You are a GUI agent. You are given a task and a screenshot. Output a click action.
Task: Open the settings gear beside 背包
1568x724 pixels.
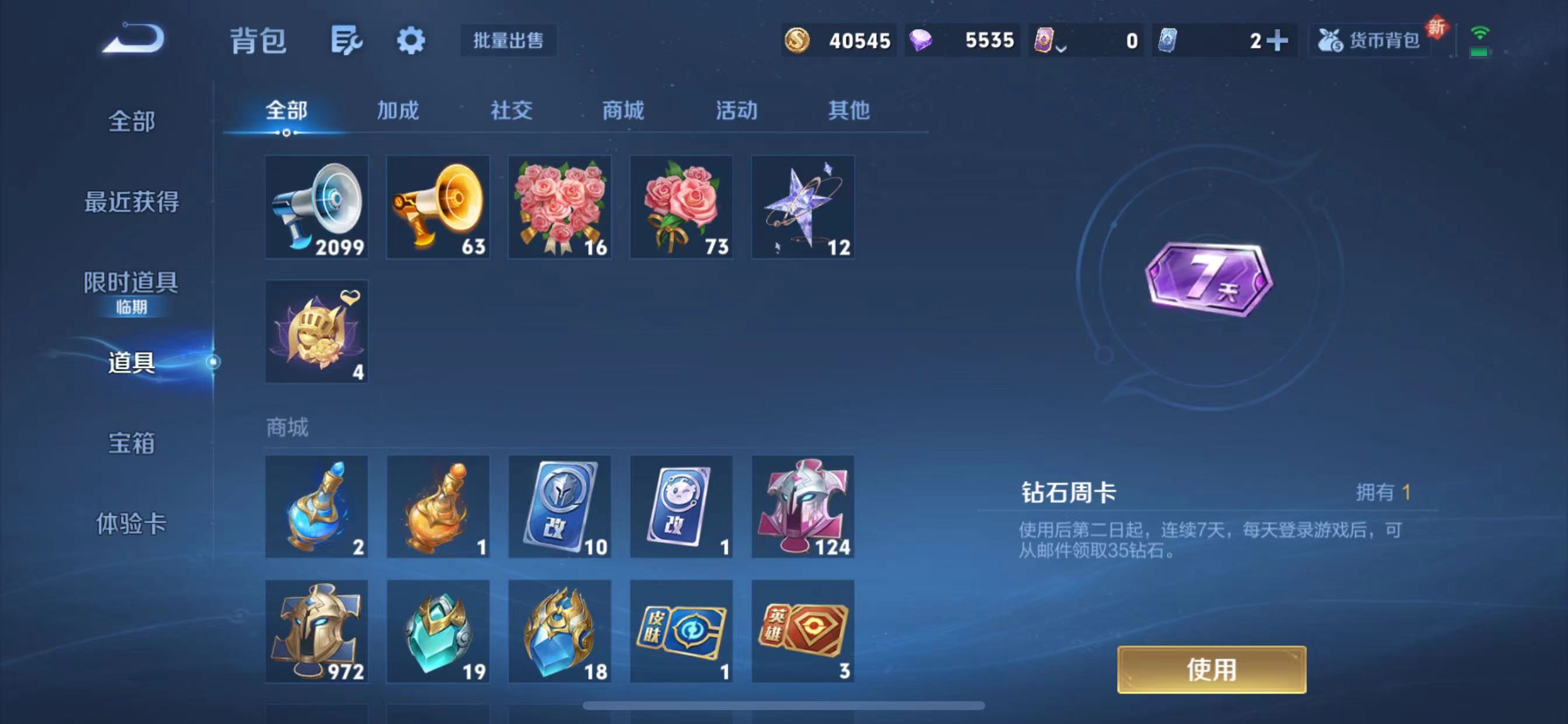410,41
